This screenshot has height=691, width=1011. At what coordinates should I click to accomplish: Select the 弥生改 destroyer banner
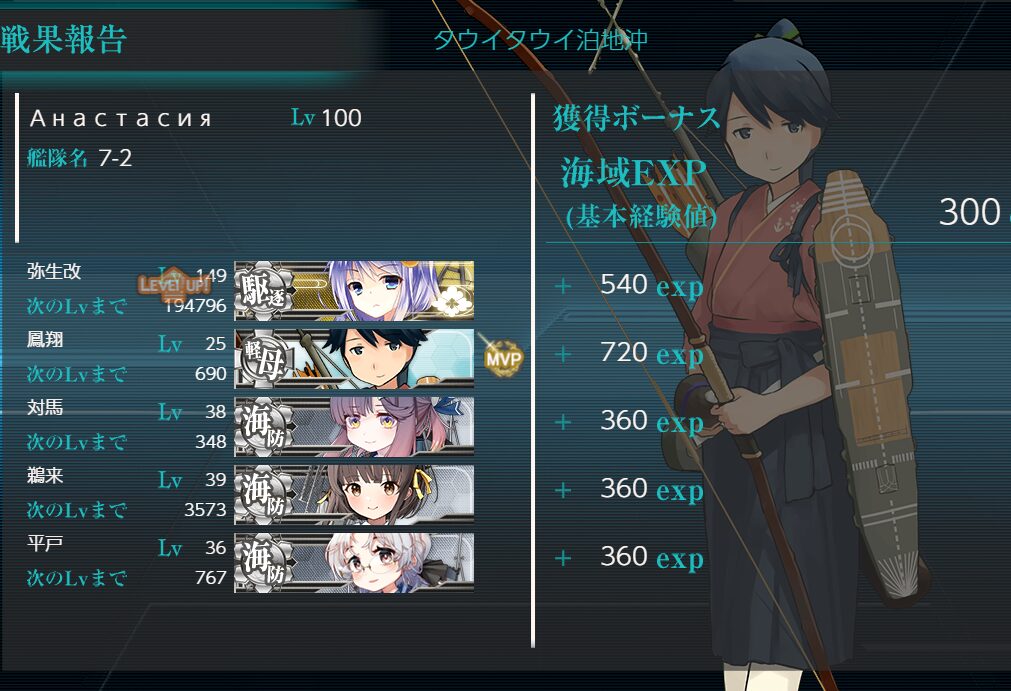354,290
